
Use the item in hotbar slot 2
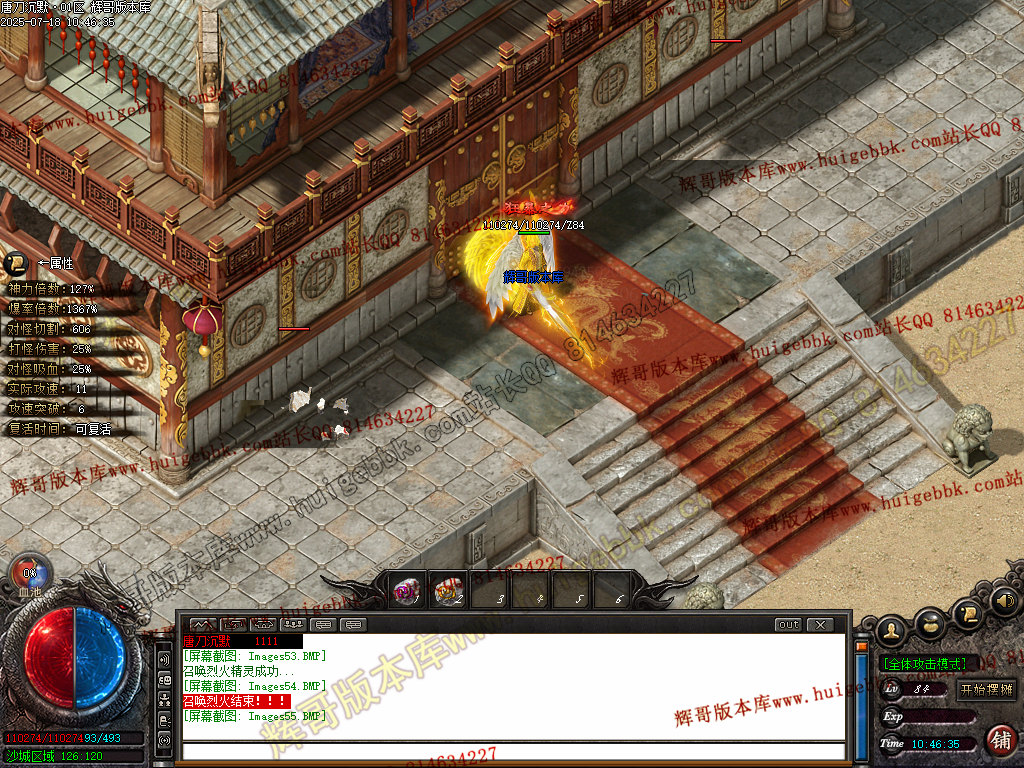click(449, 591)
